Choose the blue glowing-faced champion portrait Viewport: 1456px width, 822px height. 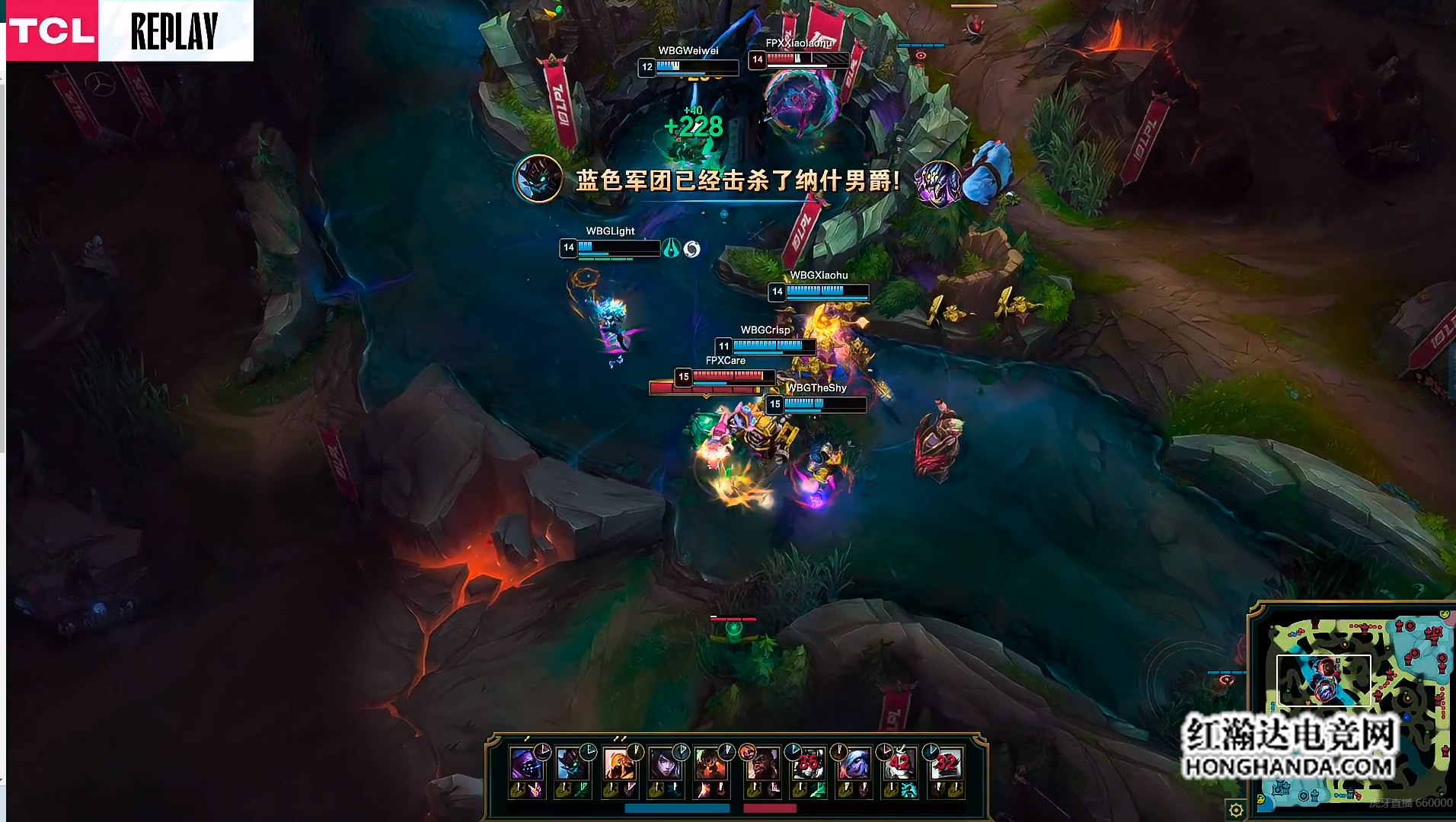(571, 763)
